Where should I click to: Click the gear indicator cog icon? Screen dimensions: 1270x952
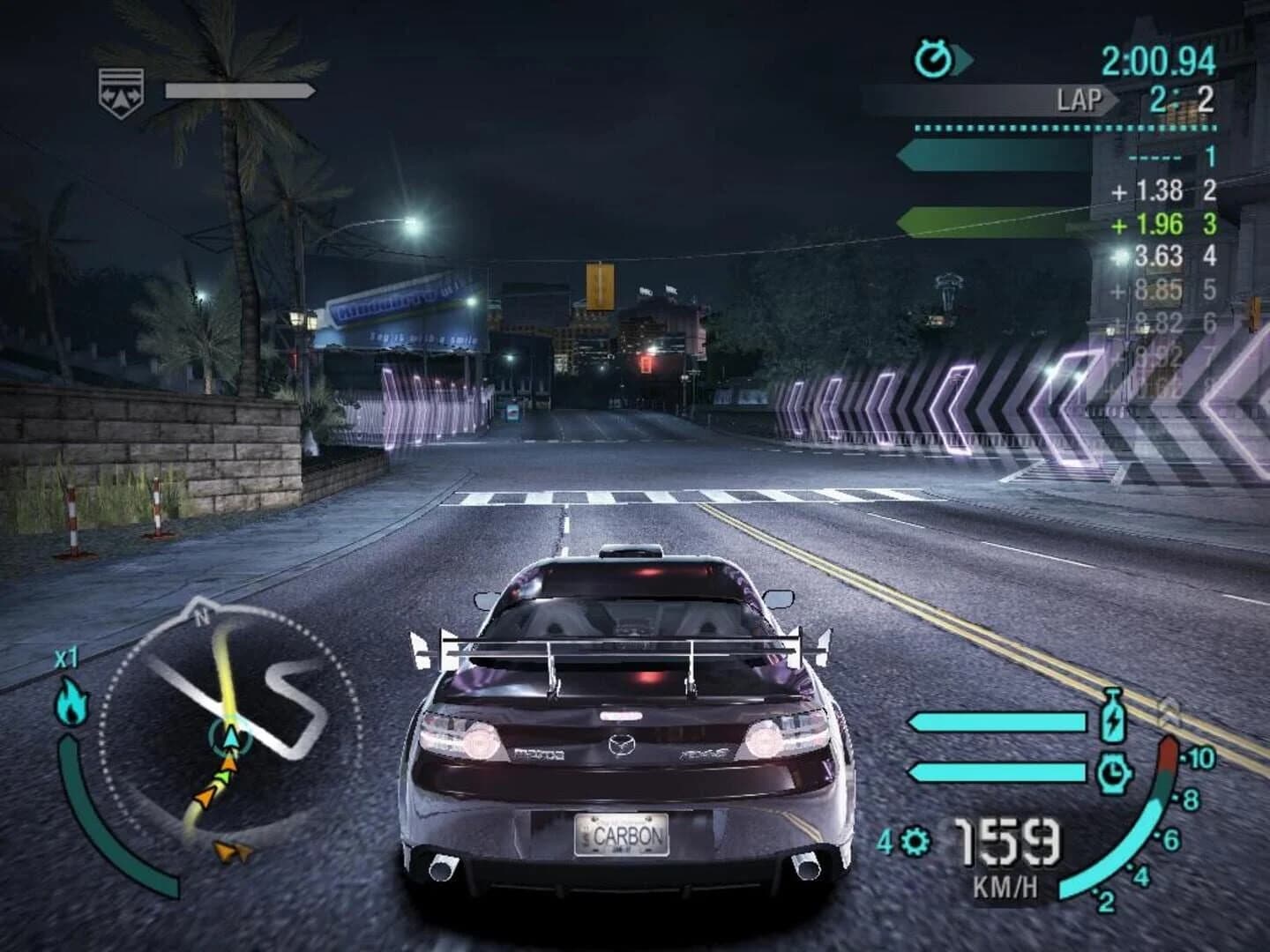click(915, 844)
